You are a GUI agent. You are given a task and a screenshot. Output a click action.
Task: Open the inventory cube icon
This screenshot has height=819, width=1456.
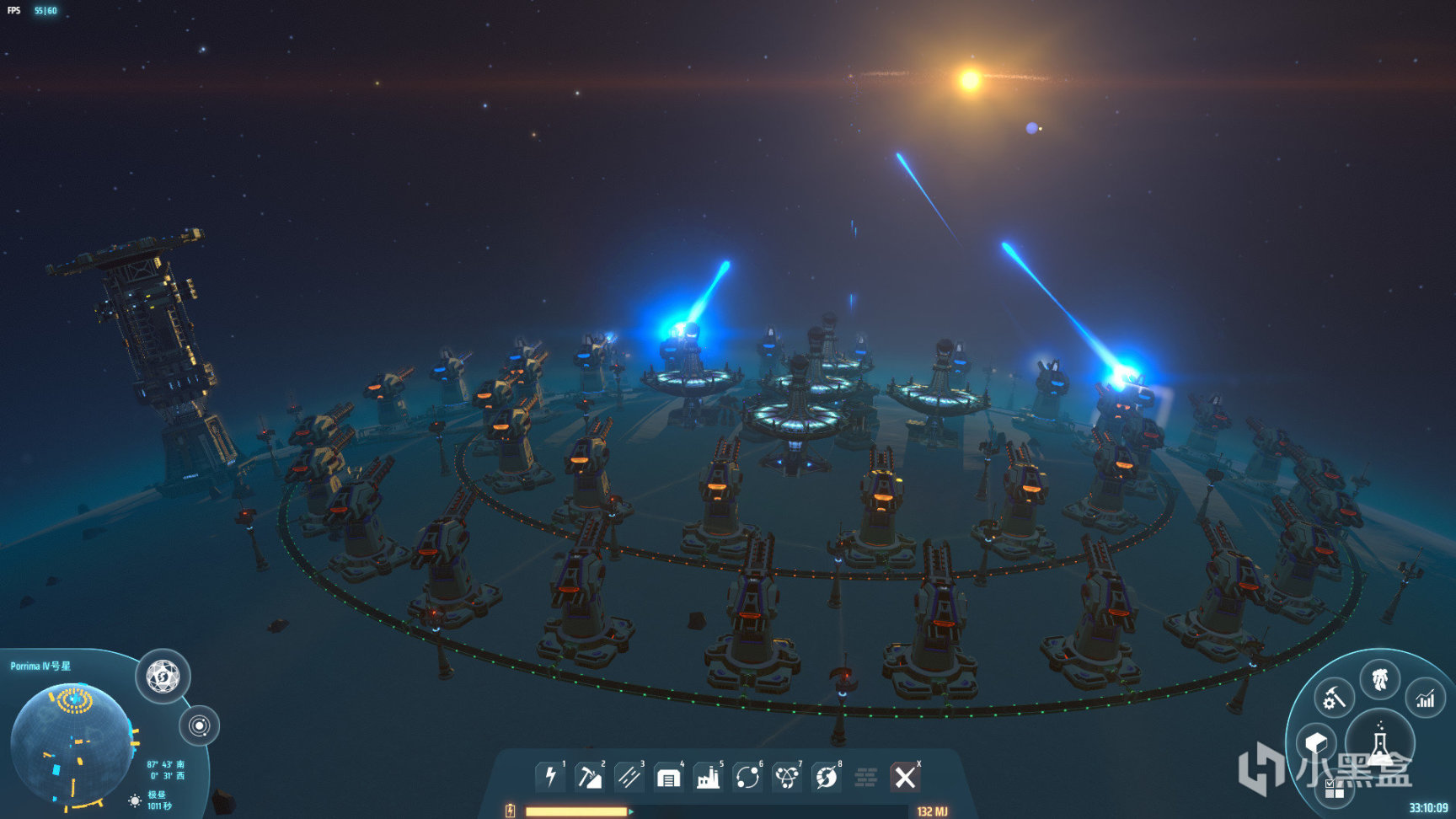click(1315, 742)
